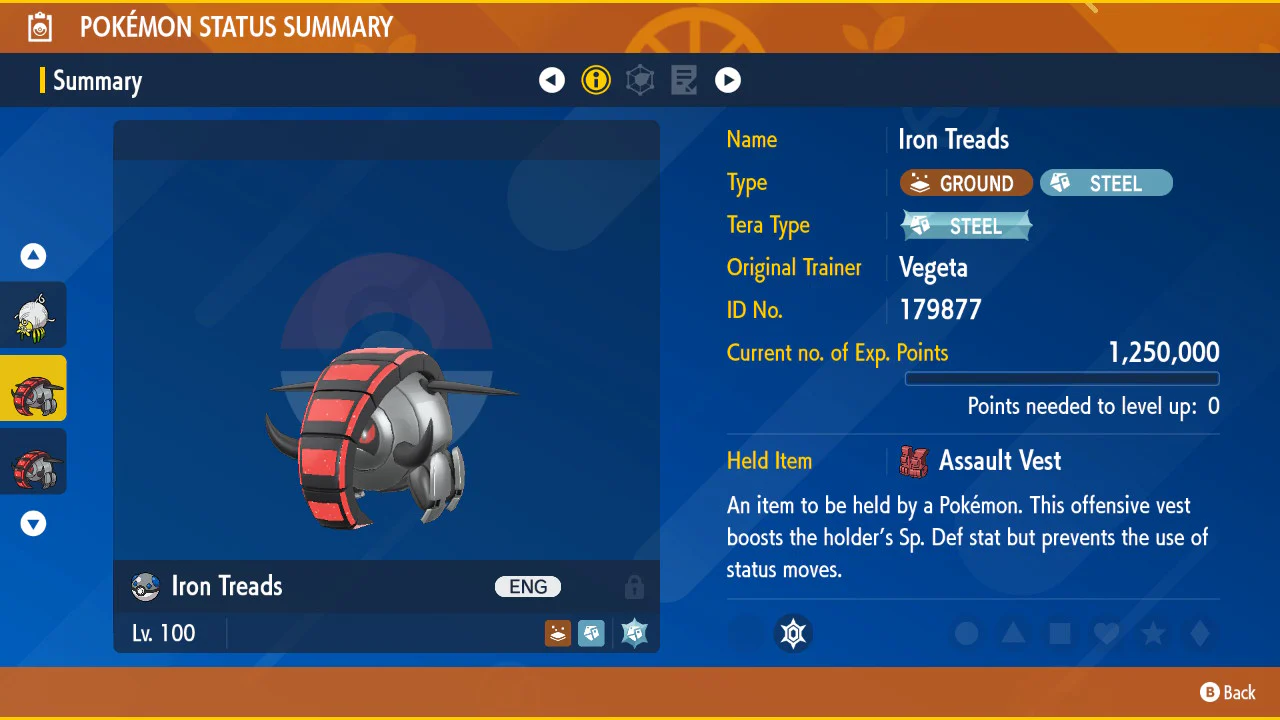Screen dimensions: 1280x720
Task: Select the white round Pokémon thumbnail
Action: 34,315
